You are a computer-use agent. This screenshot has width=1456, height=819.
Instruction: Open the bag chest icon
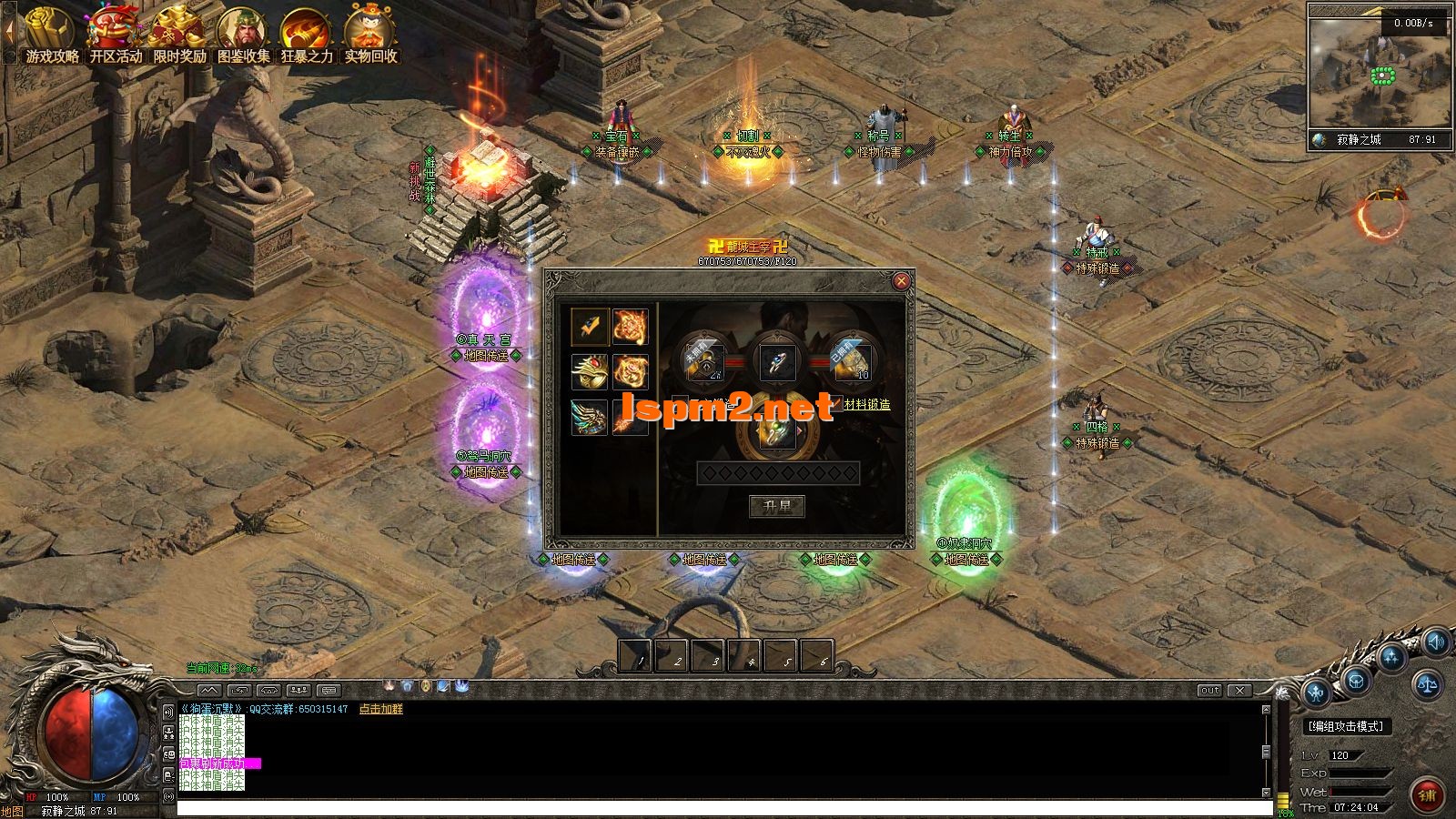(1355, 680)
